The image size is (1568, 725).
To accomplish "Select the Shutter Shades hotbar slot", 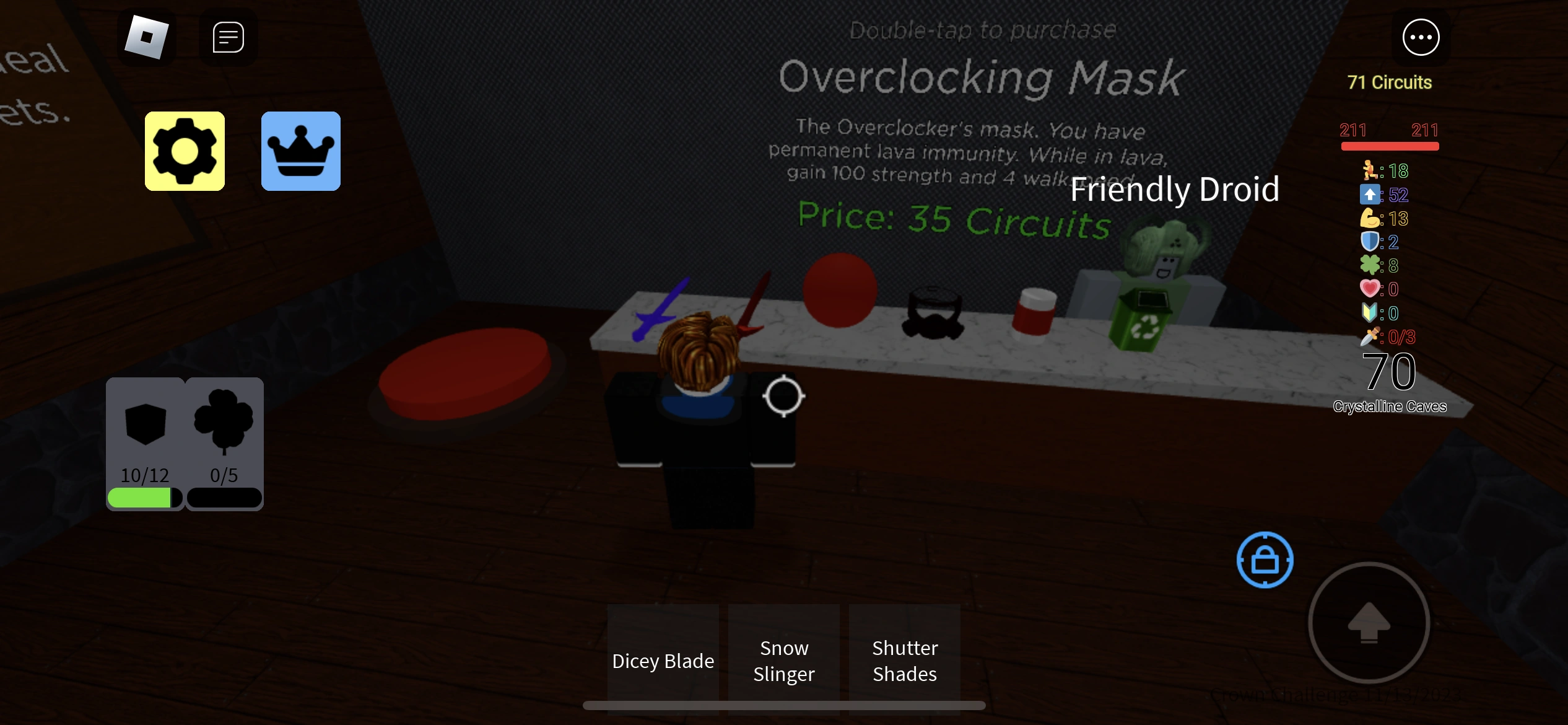I will click(x=904, y=660).
